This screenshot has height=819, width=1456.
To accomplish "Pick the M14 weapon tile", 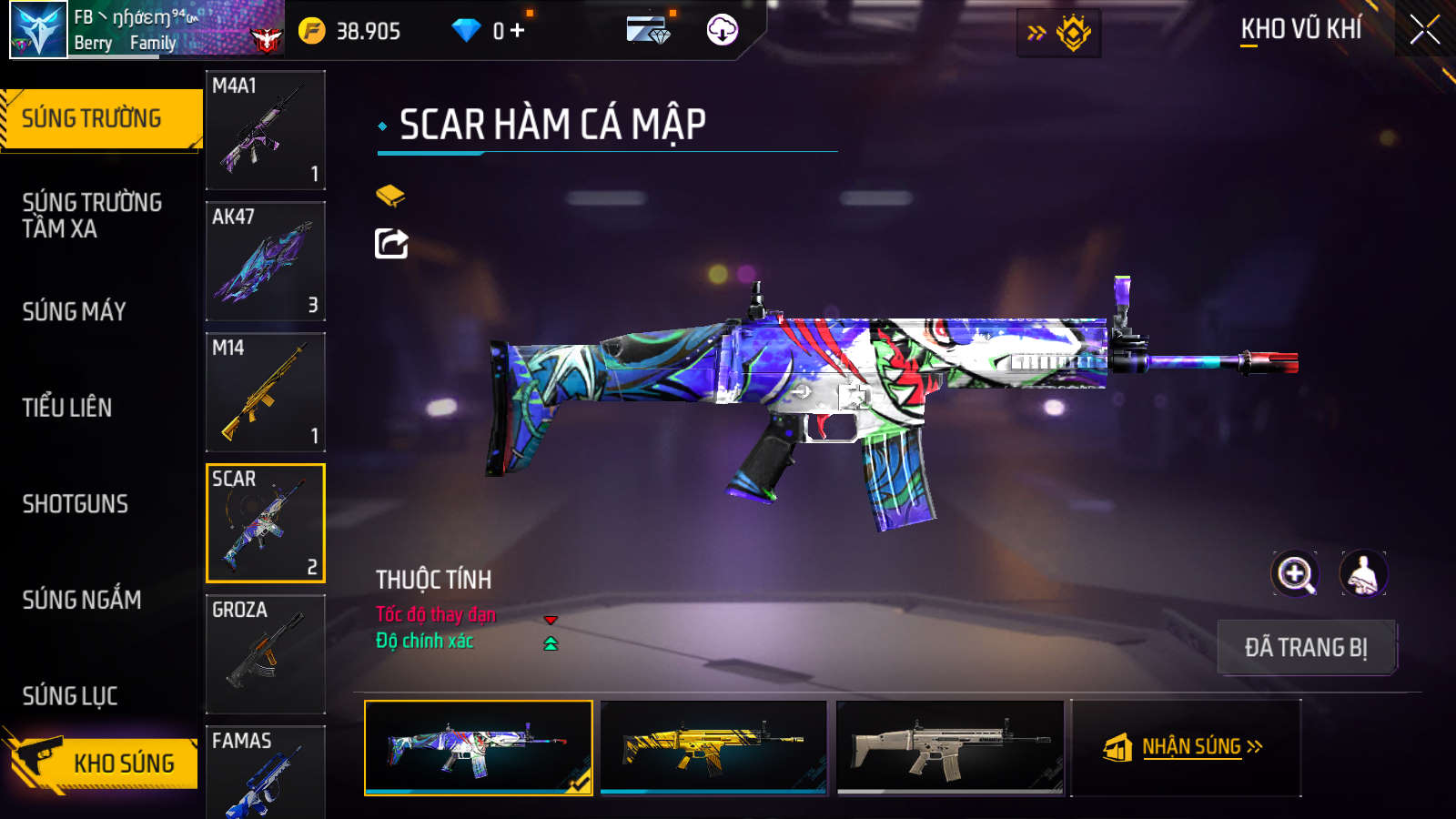I will [265, 392].
